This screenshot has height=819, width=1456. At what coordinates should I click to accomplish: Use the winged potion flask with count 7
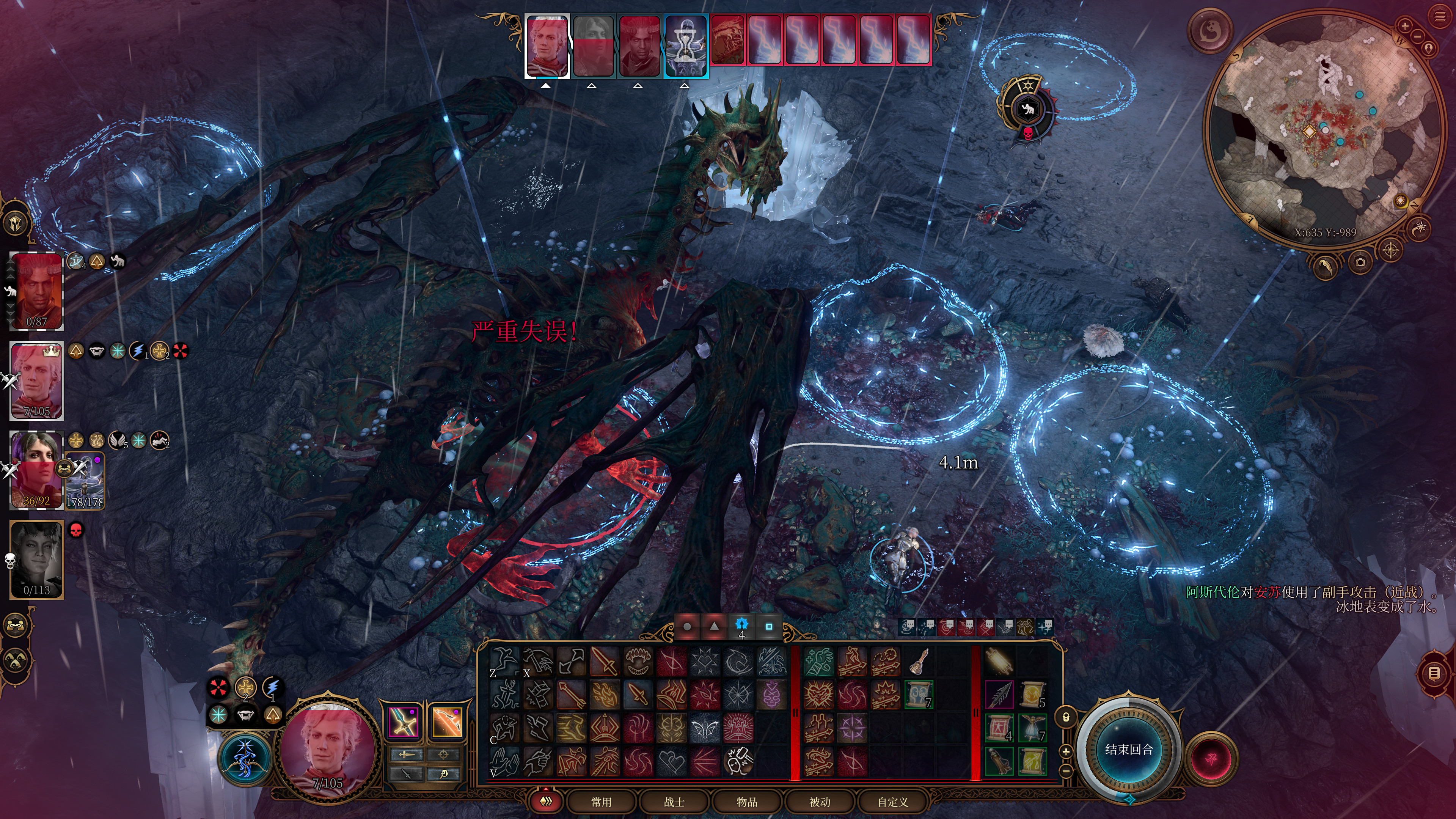pyautogui.click(x=1033, y=728)
